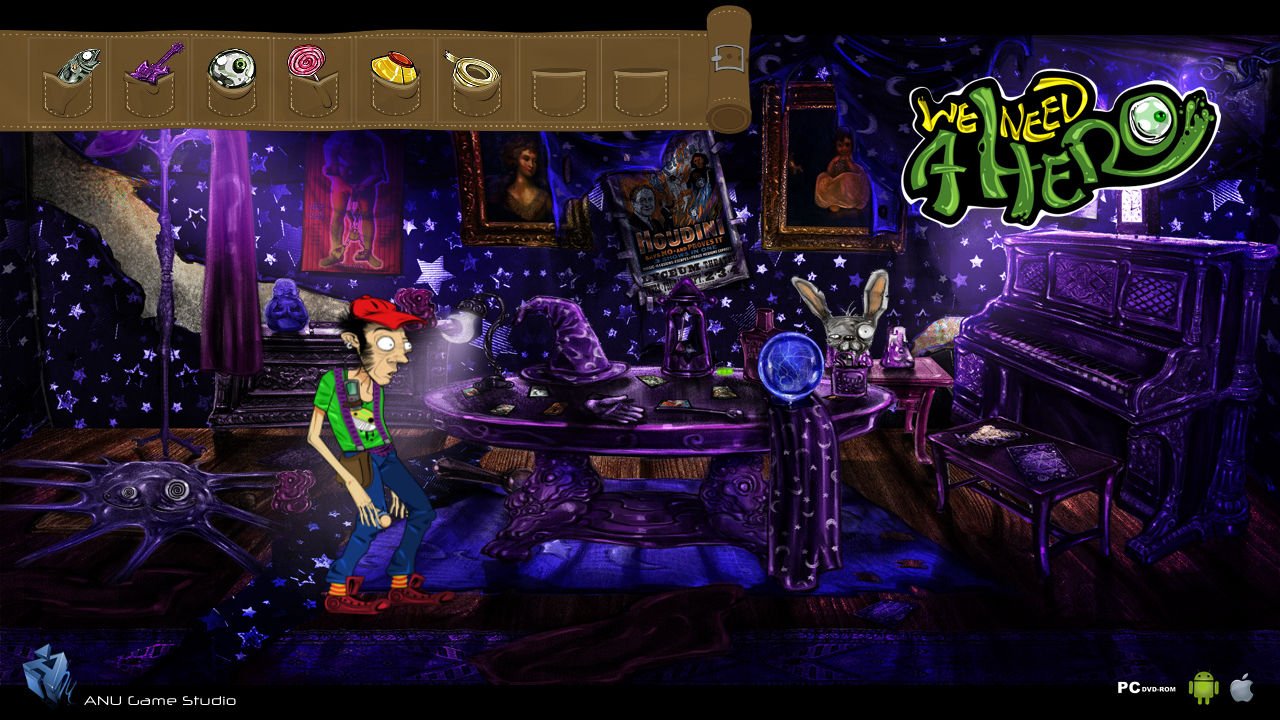Grab the yellow item with red top

pos(392,71)
